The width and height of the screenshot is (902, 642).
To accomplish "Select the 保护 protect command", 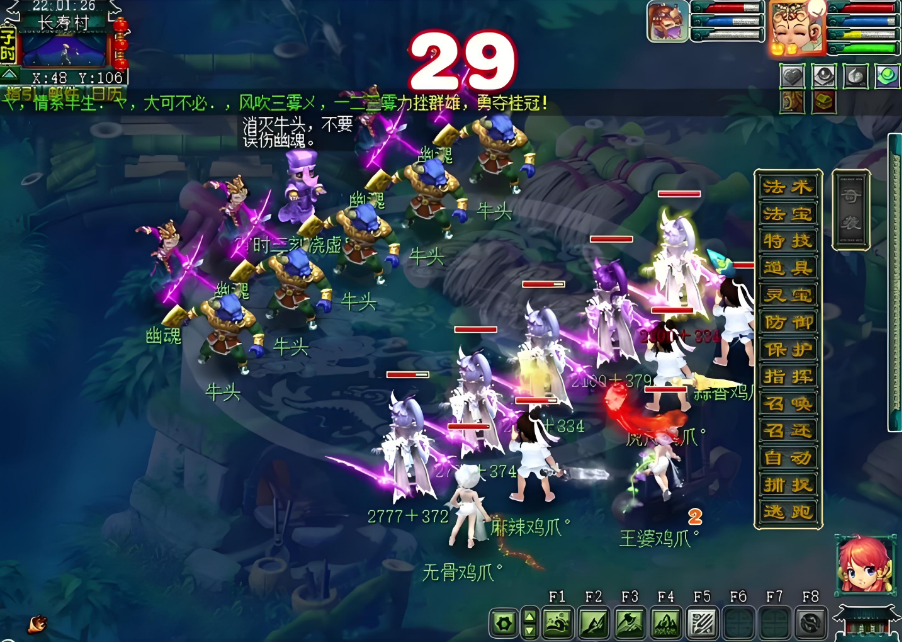I will [x=789, y=350].
